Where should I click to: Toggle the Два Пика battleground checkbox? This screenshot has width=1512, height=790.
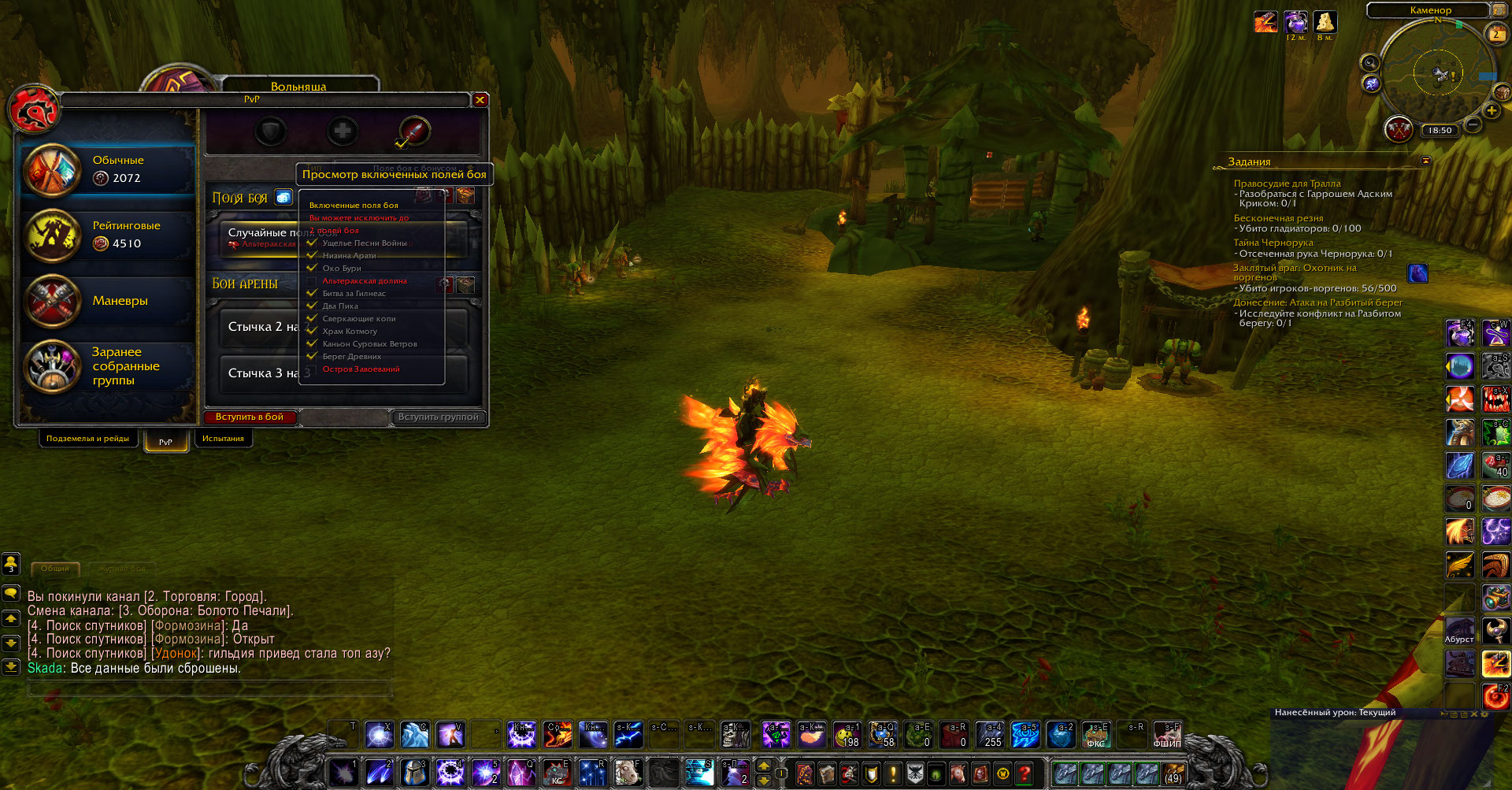(312, 306)
